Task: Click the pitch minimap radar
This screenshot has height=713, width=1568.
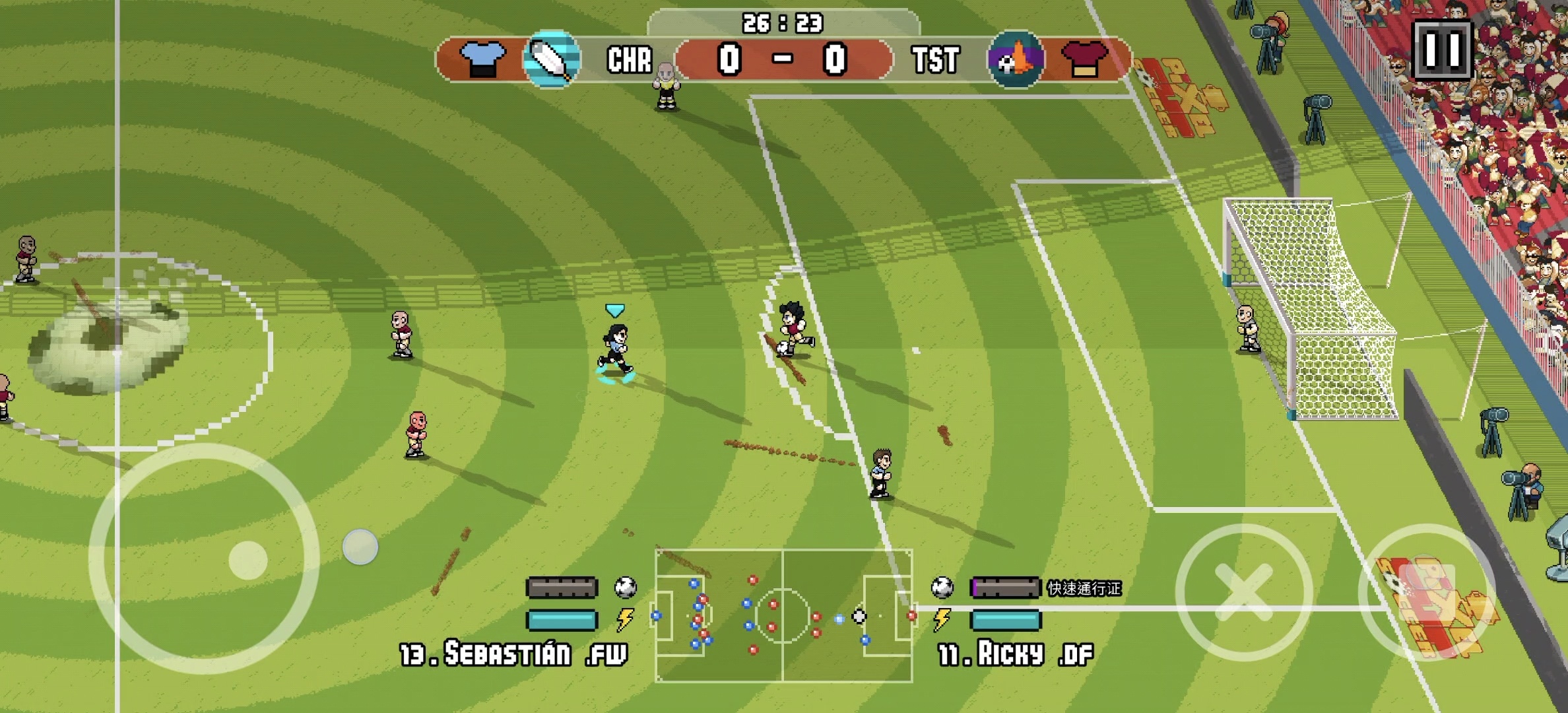Action: 783,615
